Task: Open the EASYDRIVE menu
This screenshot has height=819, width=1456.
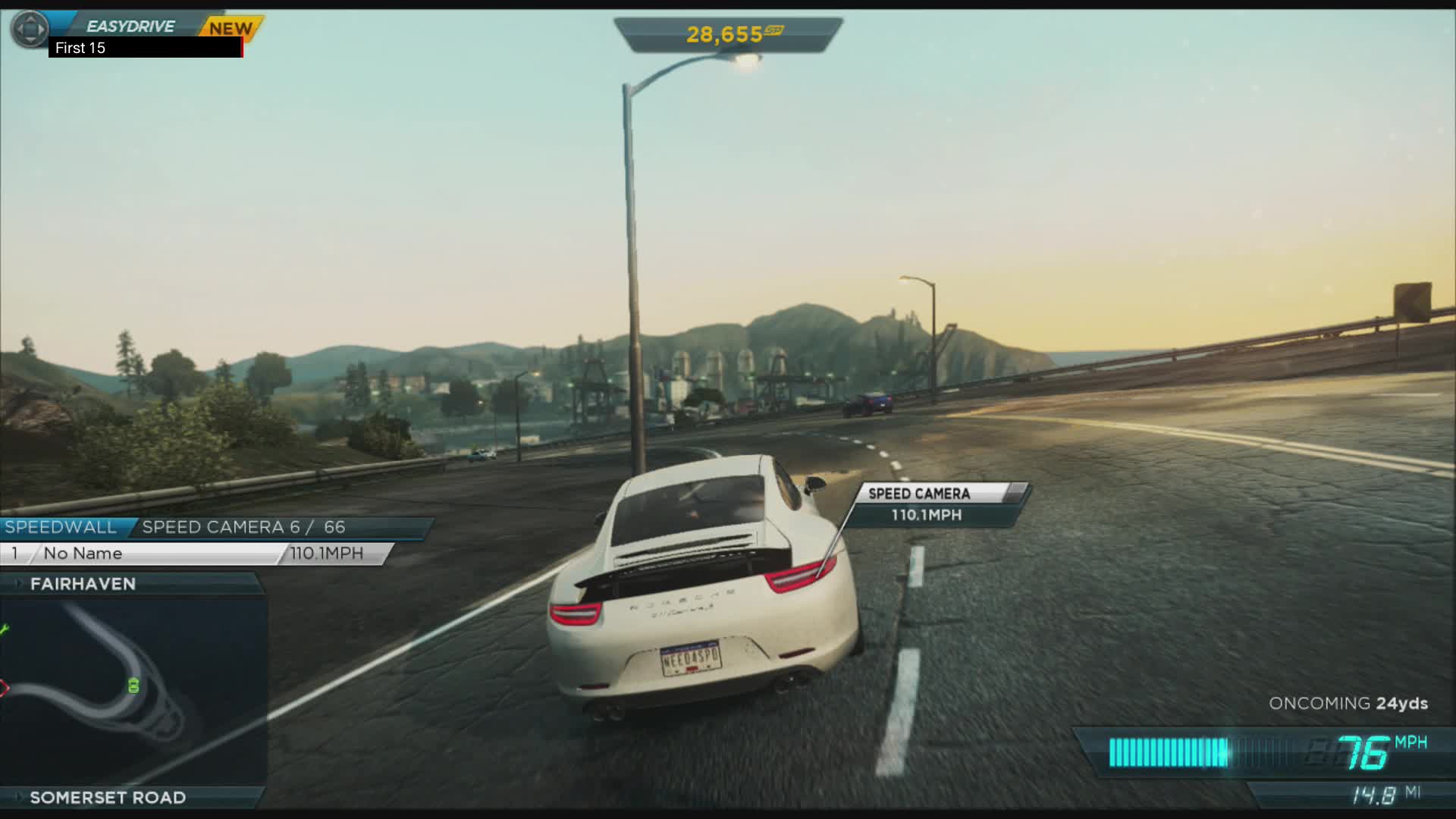Action: tap(130, 25)
